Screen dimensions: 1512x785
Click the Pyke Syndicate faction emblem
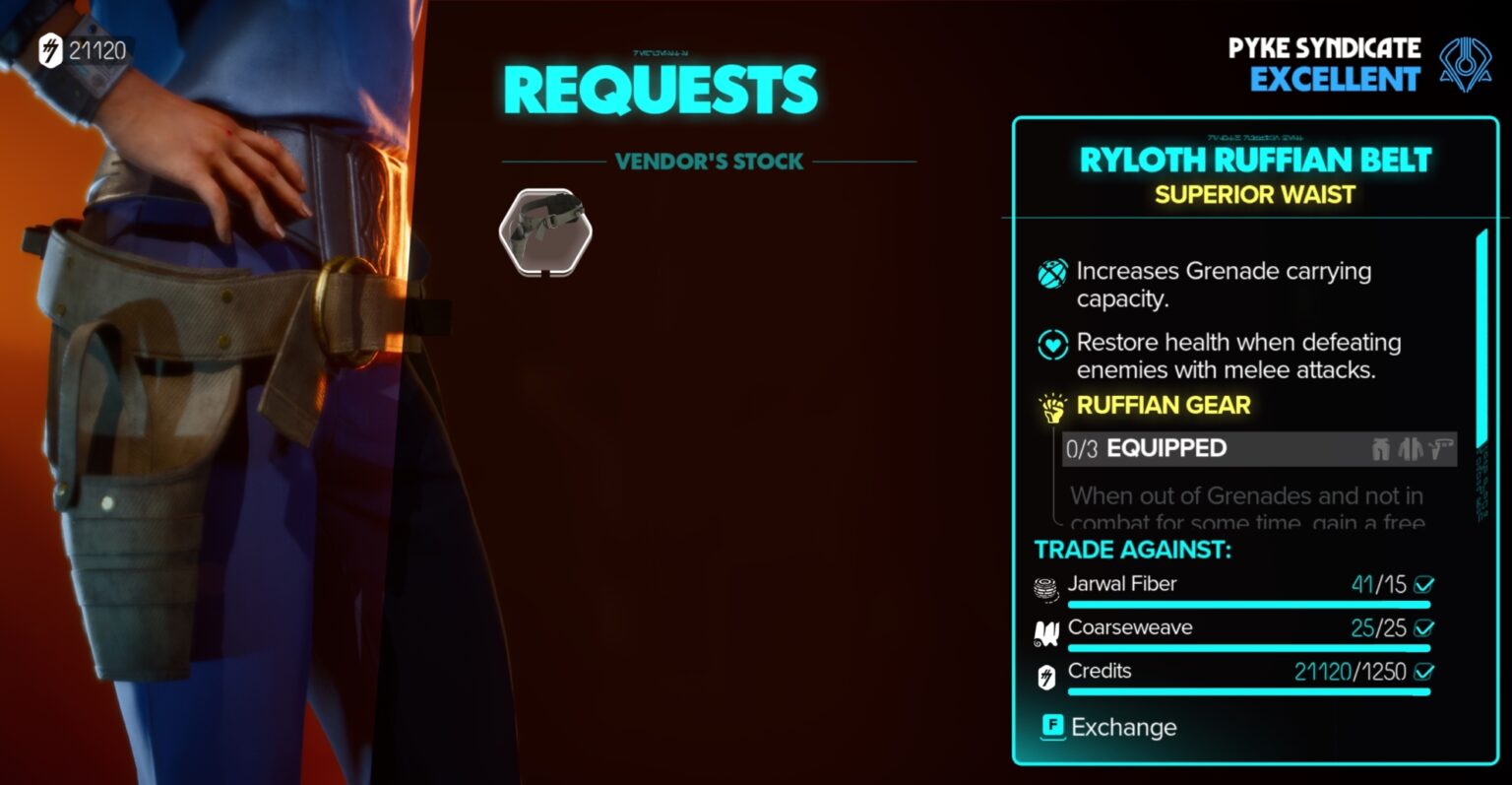click(x=1468, y=62)
